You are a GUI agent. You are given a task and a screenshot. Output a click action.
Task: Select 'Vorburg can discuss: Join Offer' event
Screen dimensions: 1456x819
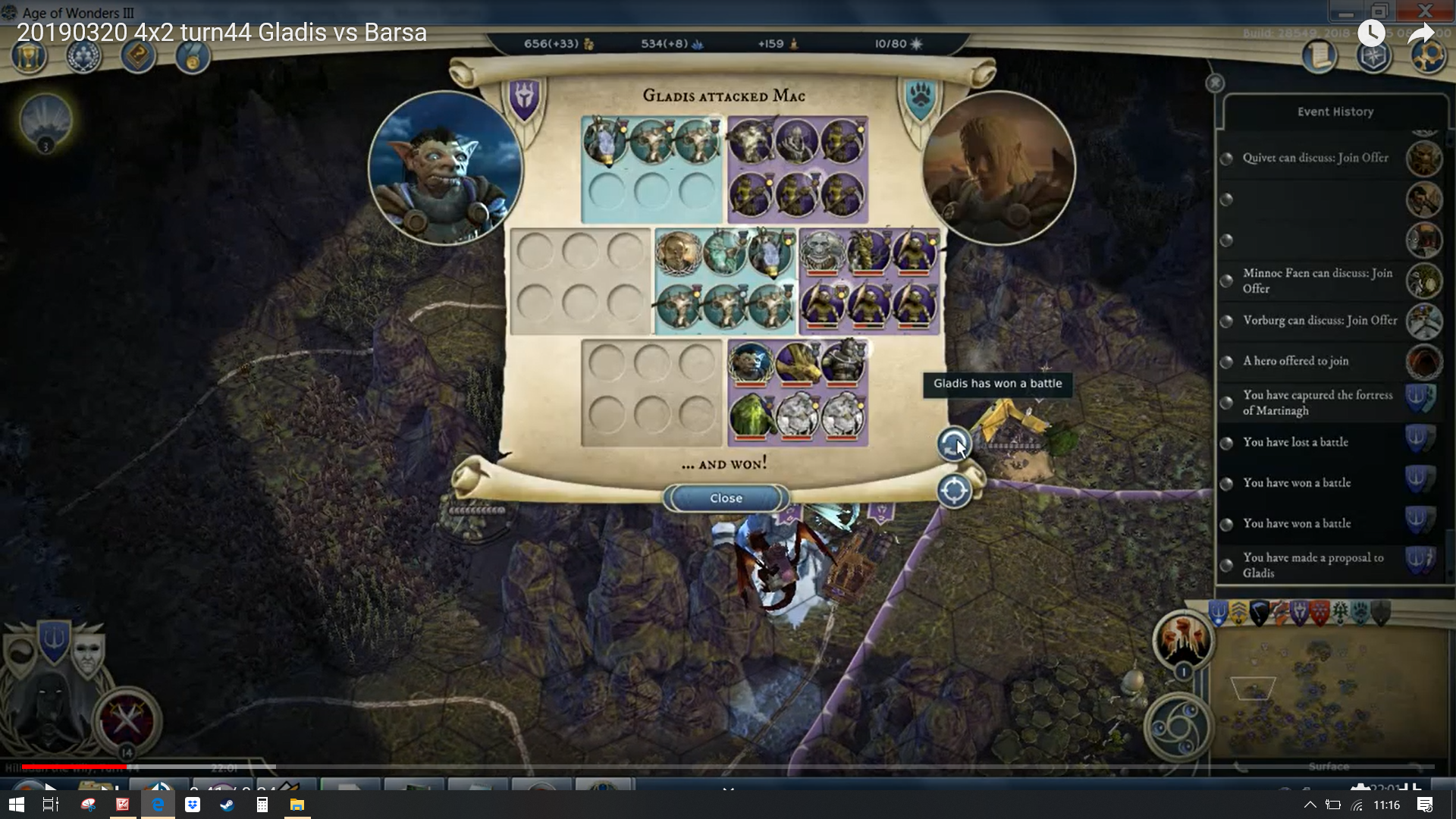(1319, 320)
